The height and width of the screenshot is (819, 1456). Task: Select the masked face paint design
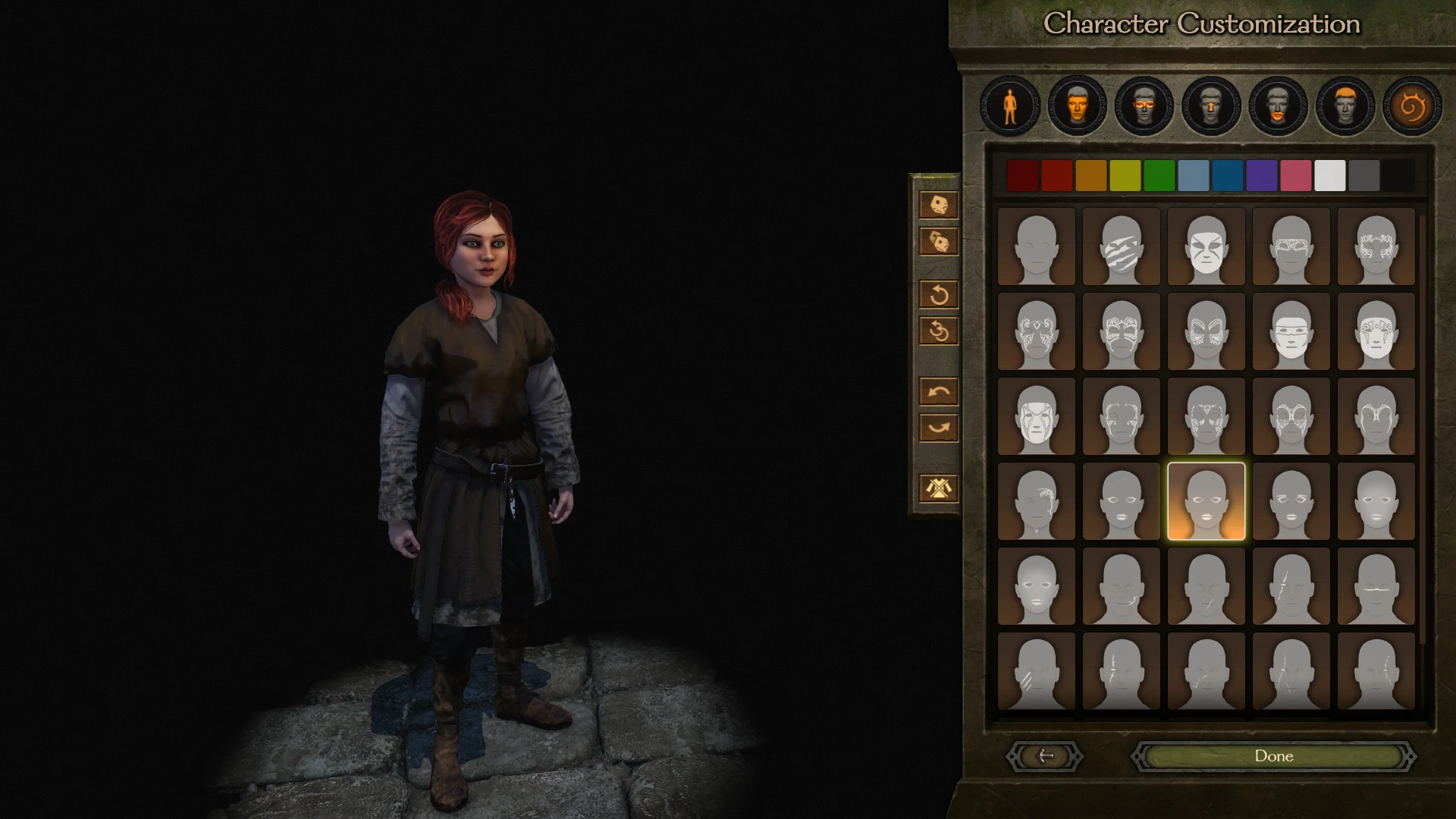coord(1207,246)
